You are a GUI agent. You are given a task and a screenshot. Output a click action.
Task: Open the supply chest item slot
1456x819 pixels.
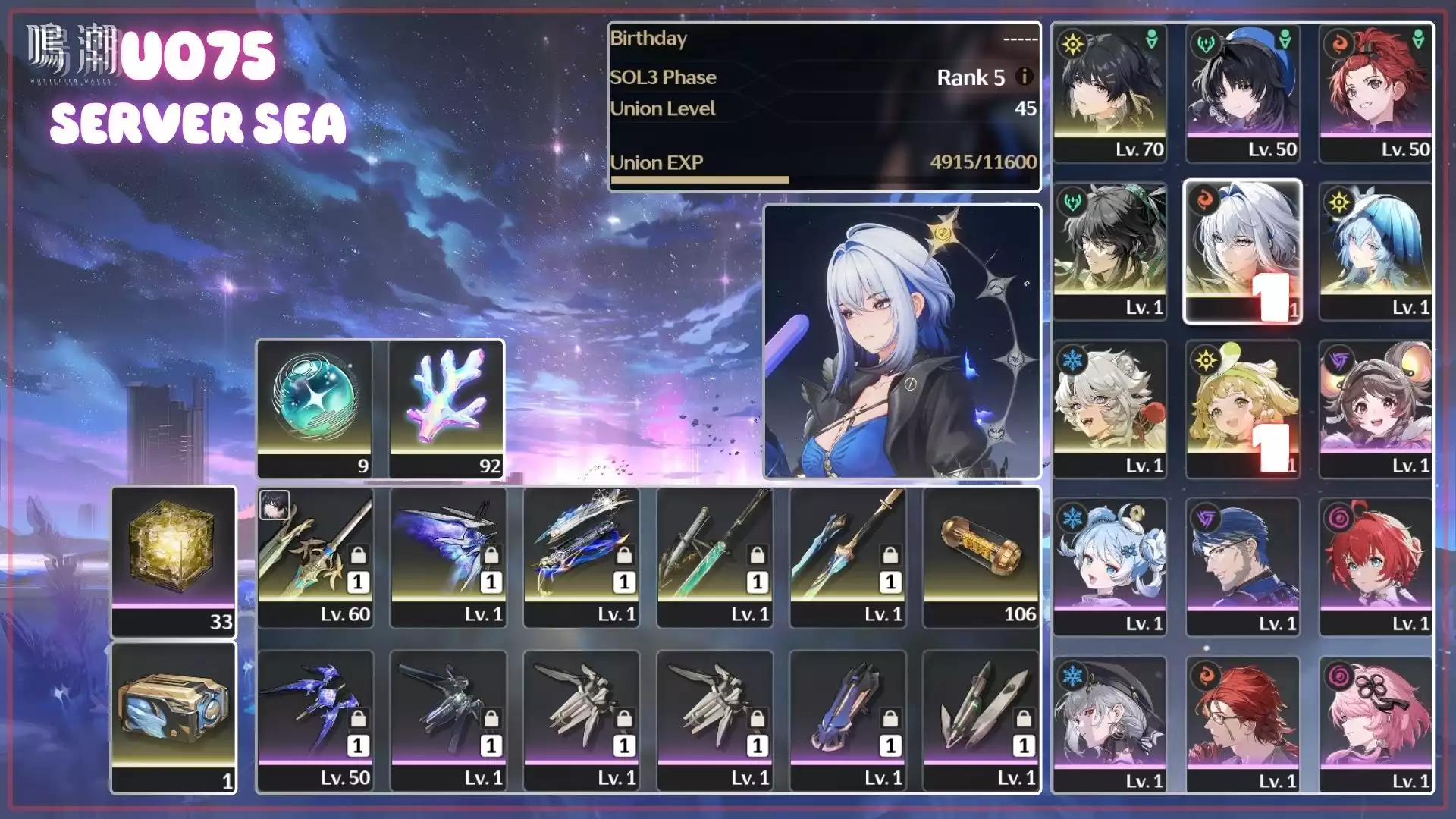[x=174, y=717]
